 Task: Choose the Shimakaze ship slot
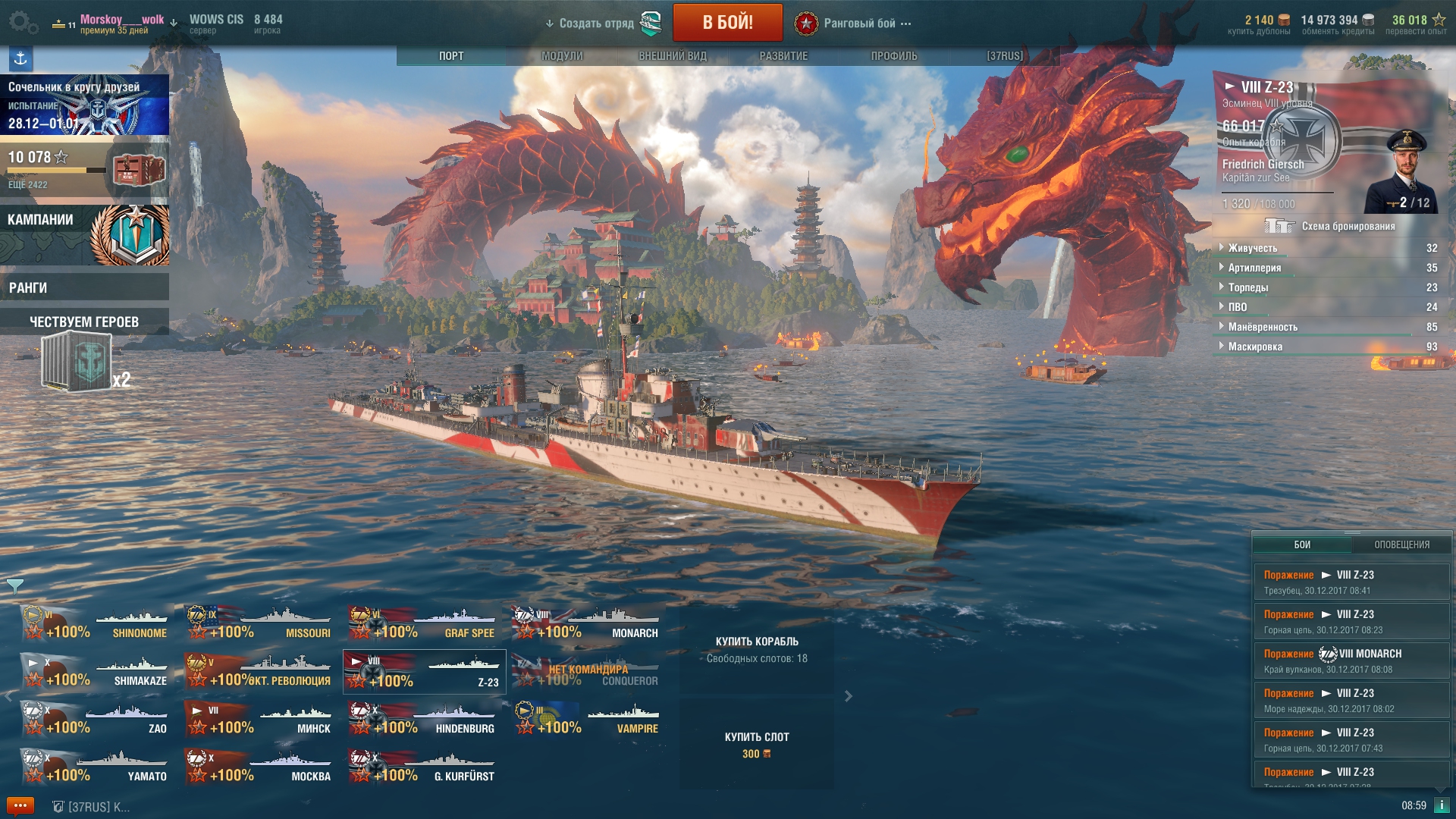click(96, 671)
